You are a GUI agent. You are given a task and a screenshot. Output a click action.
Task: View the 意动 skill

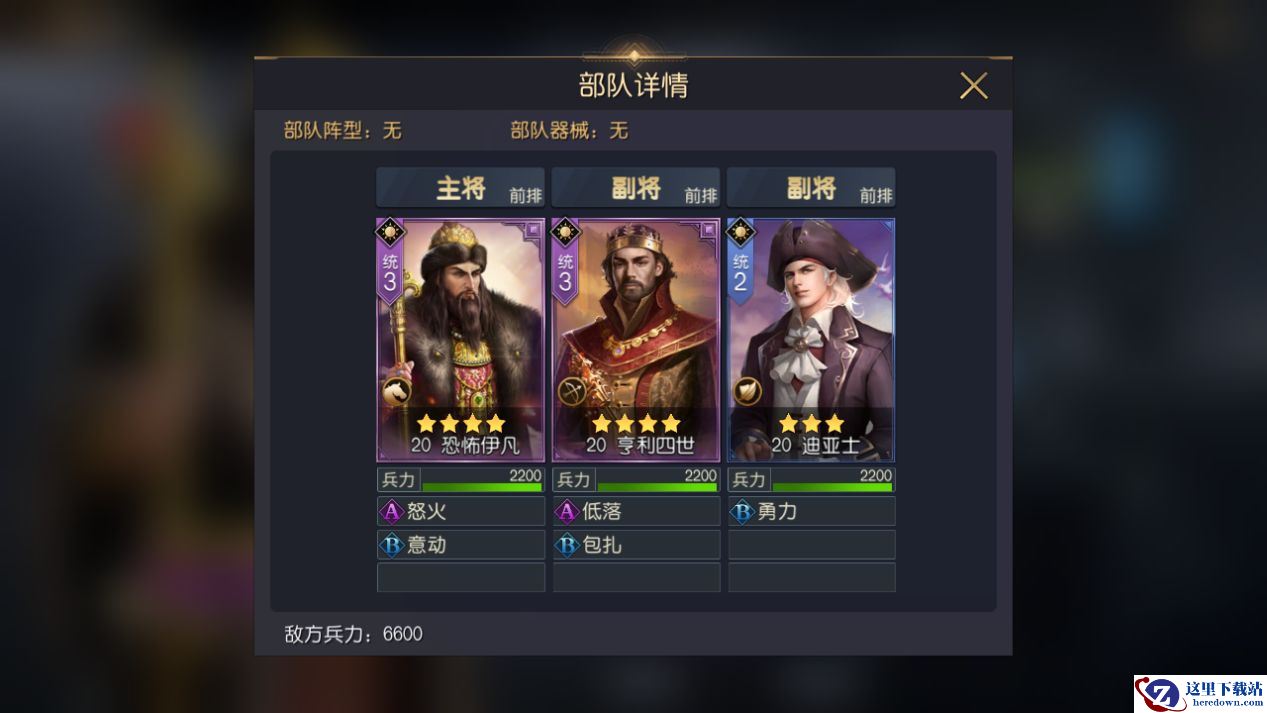pos(460,545)
